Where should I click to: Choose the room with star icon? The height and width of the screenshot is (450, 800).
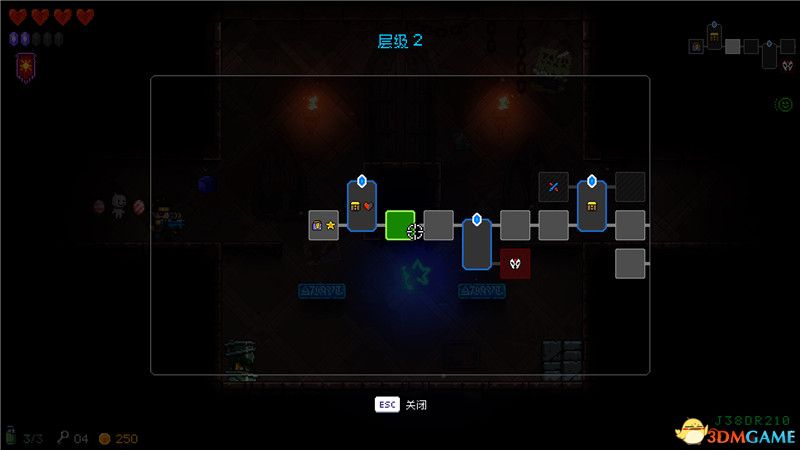click(x=323, y=225)
